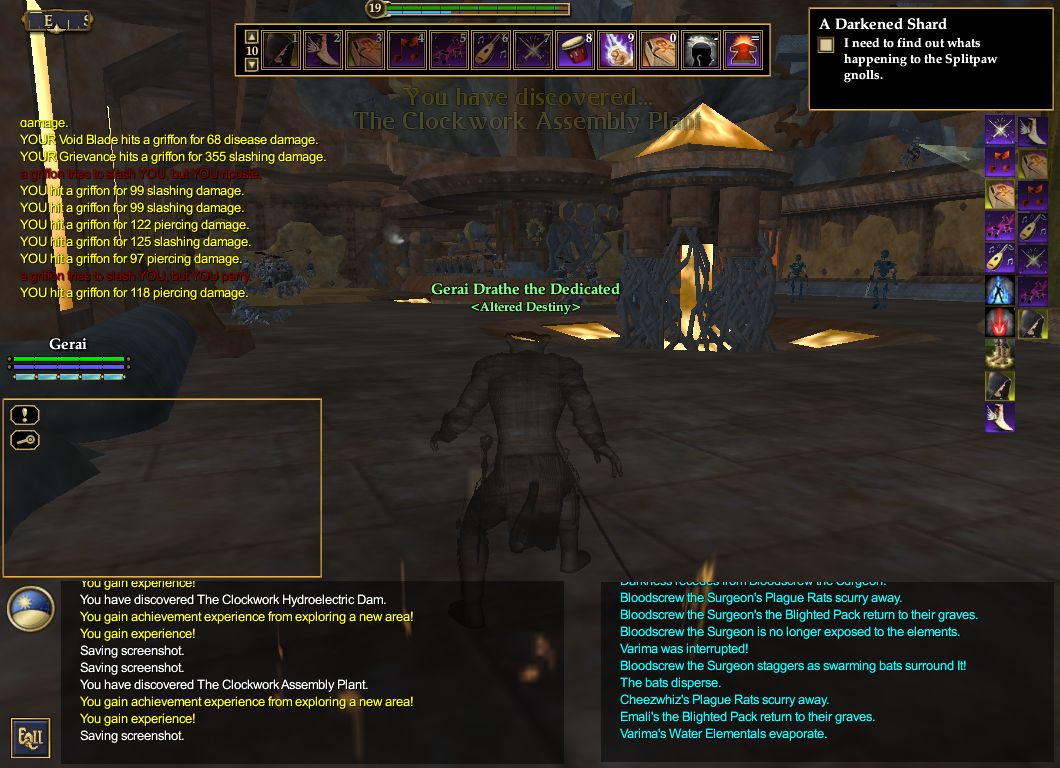Viewport: 1060px width, 768px height.
Task: Use the crossed swords ability in slot 7
Action: [533, 50]
